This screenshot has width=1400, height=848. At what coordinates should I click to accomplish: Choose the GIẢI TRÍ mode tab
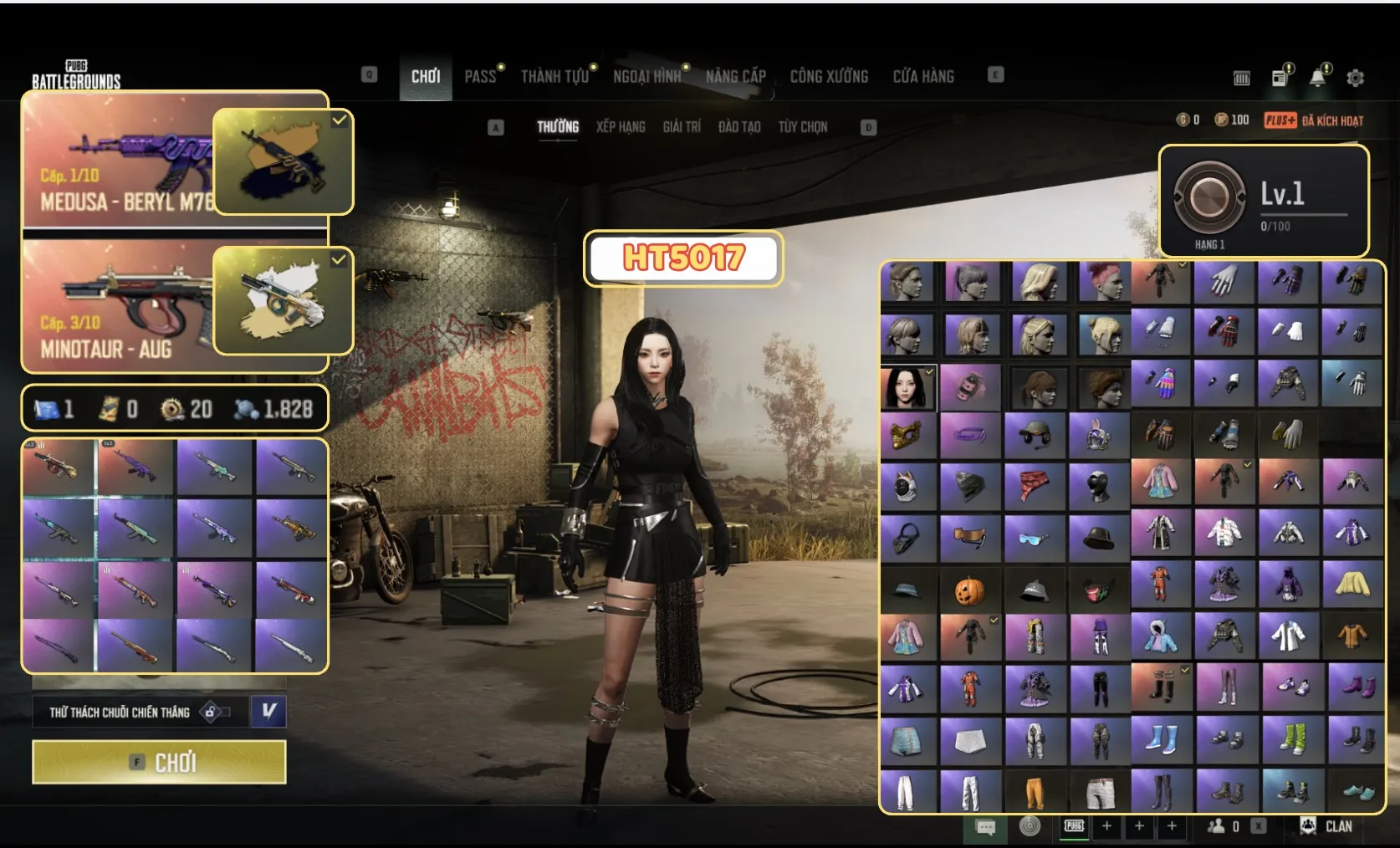tap(682, 127)
